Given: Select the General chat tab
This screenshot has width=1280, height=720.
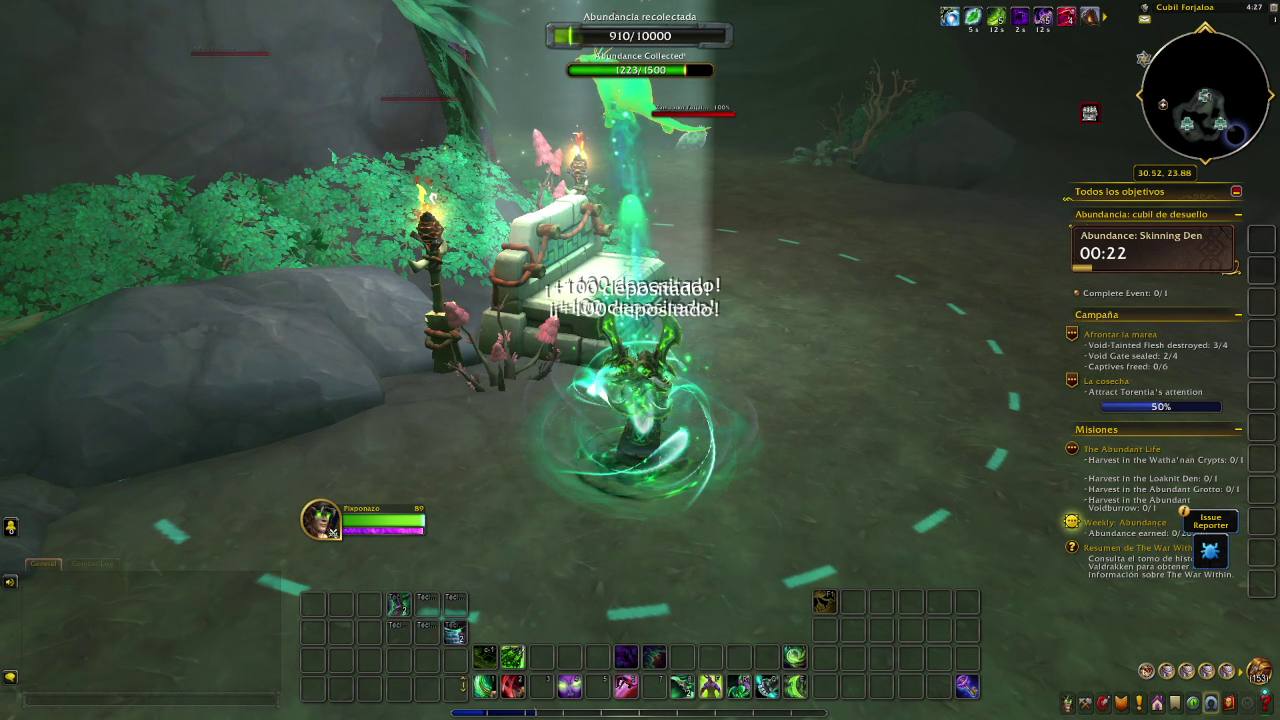Looking at the screenshot, I should coord(43,564).
